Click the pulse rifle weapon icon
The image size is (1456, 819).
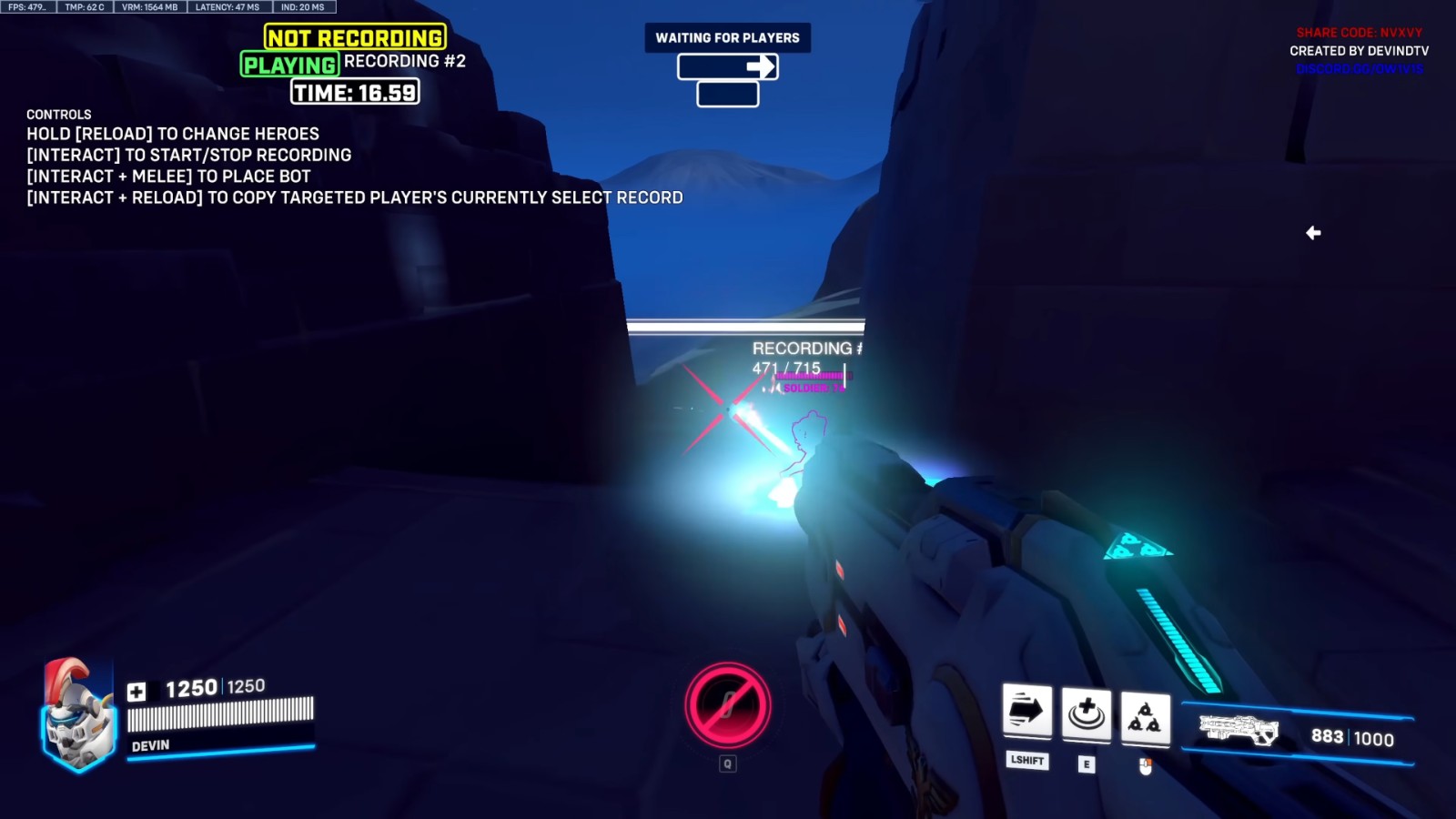coord(1238,731)
